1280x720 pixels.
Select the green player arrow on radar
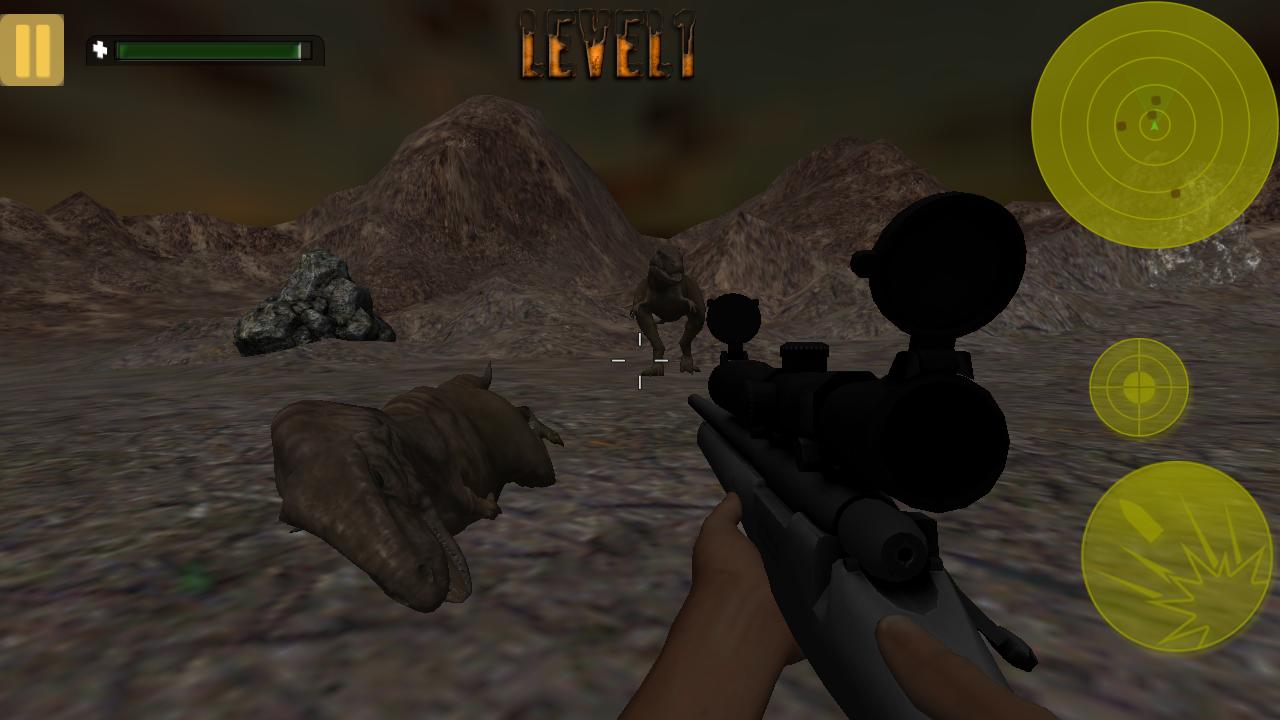[x=1152, y=128]
